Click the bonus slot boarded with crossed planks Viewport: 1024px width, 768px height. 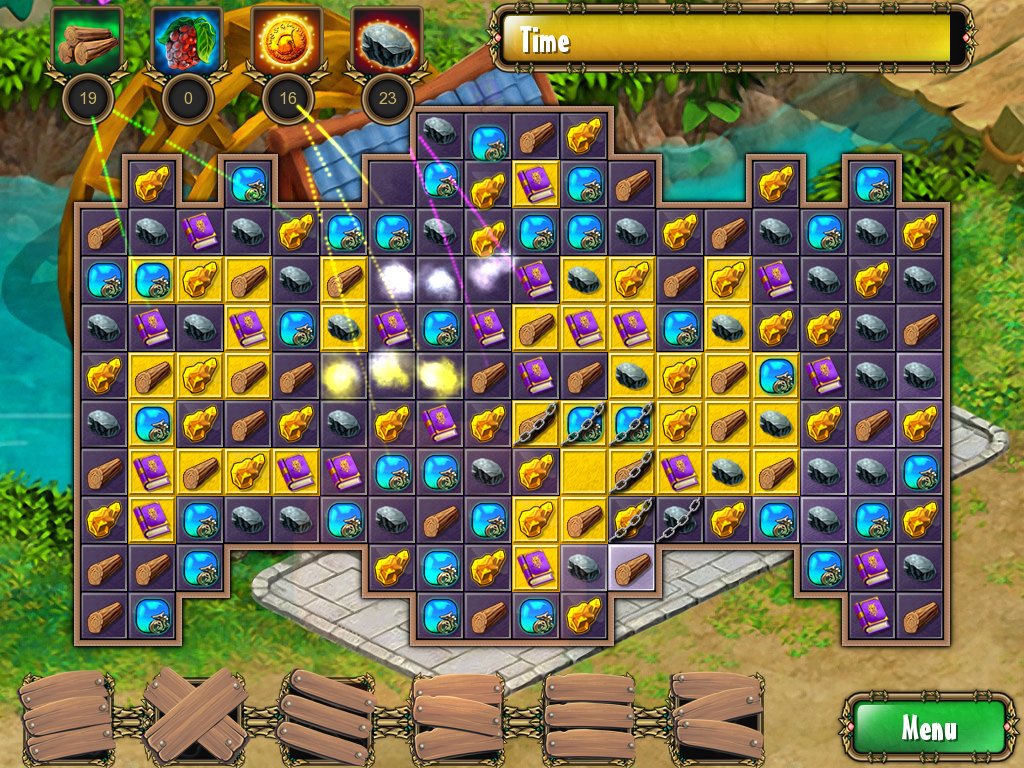[196, 715]
